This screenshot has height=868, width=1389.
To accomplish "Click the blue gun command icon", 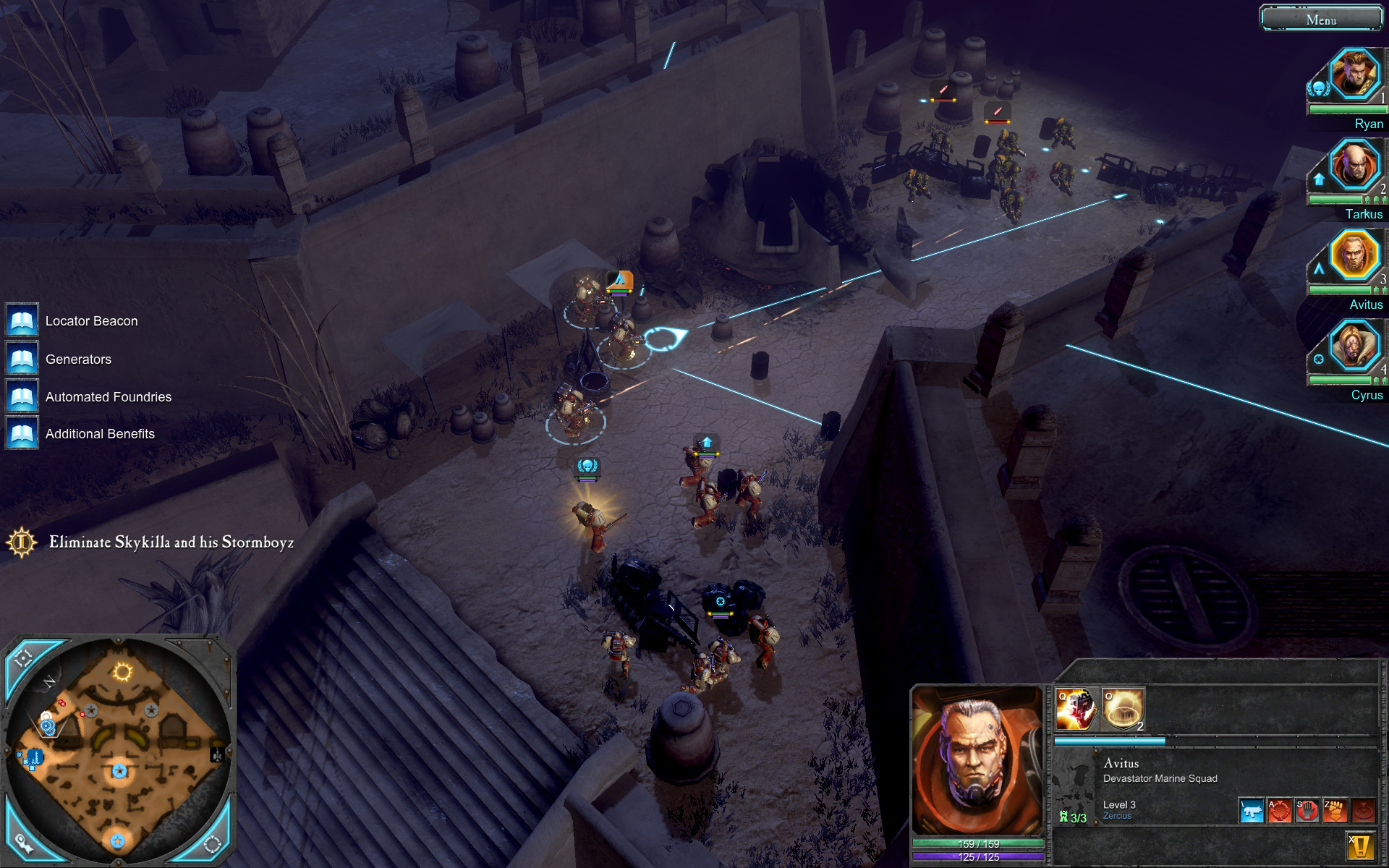I will (1252, 811).
